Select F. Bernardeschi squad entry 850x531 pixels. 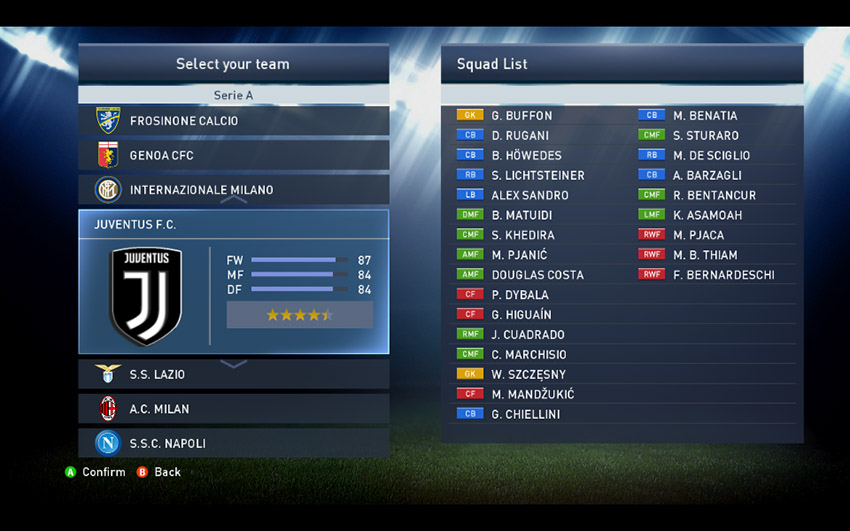(x=722, y=275)
